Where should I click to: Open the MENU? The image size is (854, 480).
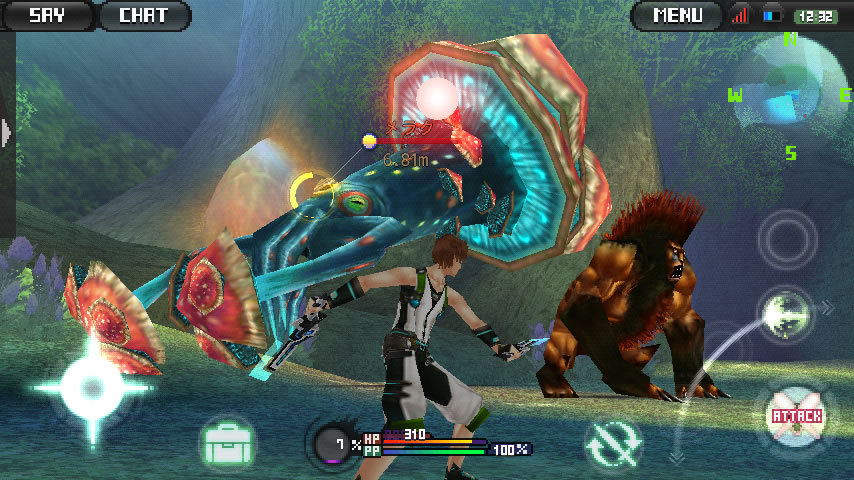pos(677,15)
